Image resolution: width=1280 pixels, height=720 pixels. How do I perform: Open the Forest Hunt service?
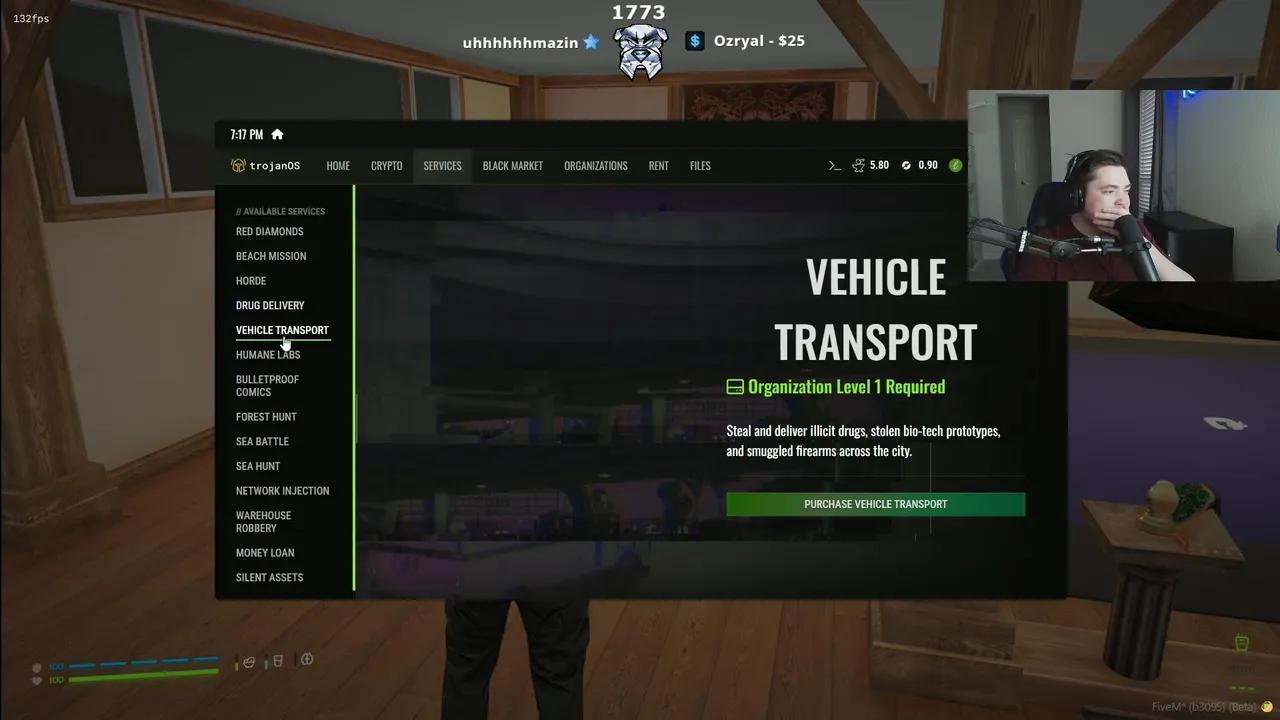point(266,417)
